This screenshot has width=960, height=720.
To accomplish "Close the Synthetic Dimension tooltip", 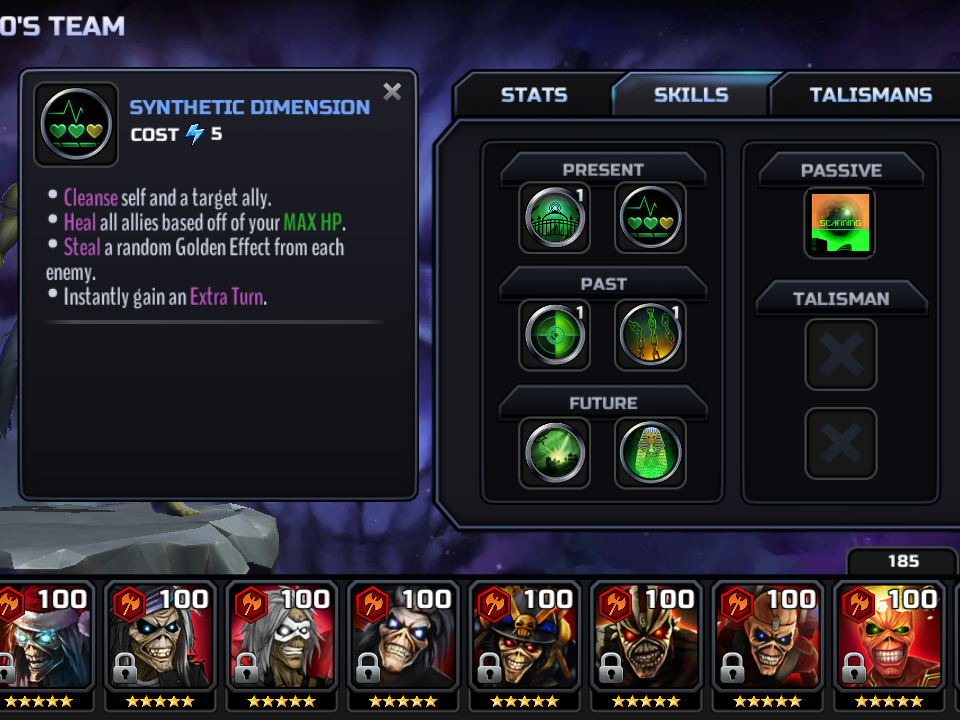I will pyautogui.click(x=392, y=92).
